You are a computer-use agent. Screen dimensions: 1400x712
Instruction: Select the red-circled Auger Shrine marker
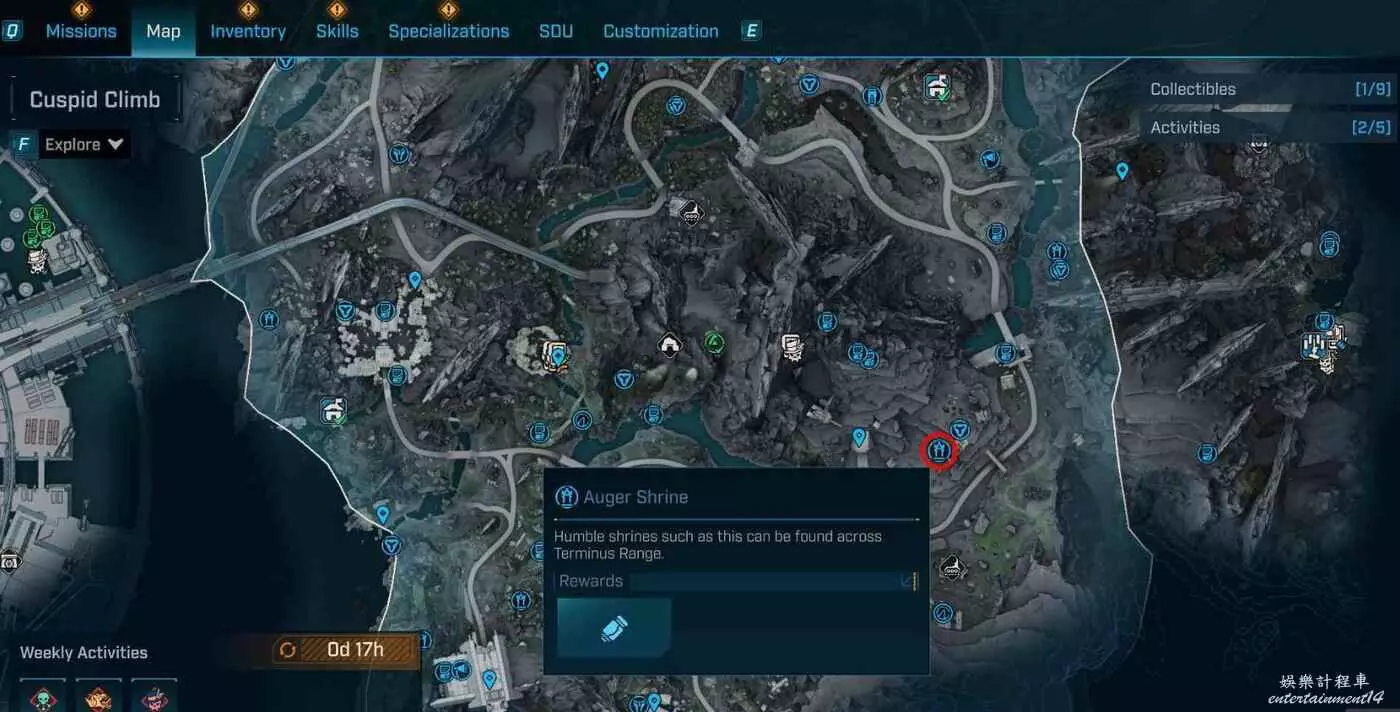939,451
